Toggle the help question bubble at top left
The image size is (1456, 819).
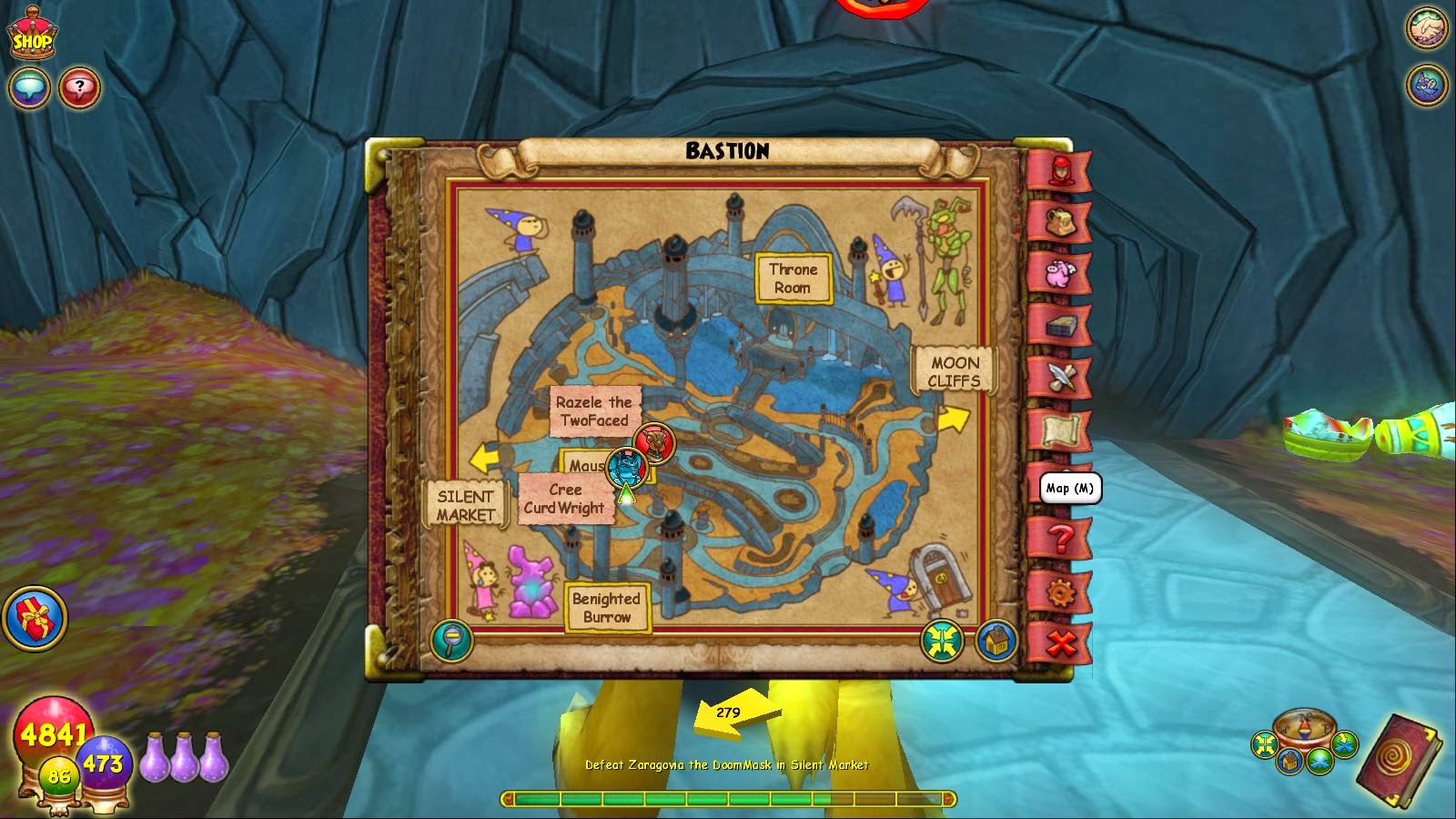[x=82, y=86]
